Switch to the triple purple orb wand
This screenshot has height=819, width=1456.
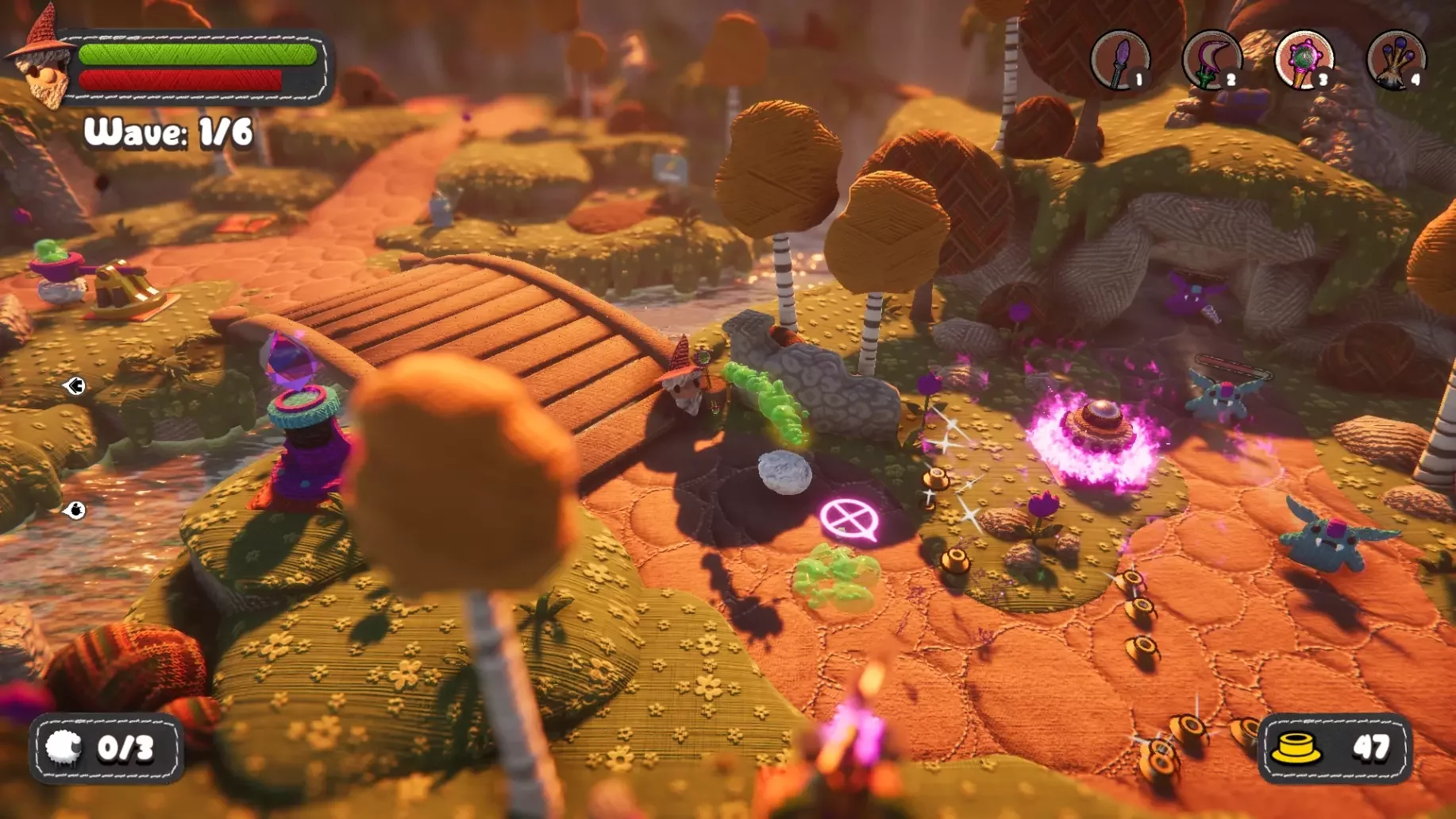[1396, 60]
